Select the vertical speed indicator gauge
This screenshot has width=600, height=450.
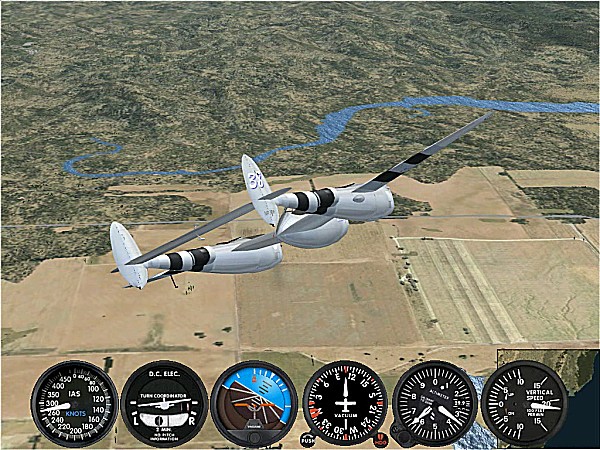(524, 403)
